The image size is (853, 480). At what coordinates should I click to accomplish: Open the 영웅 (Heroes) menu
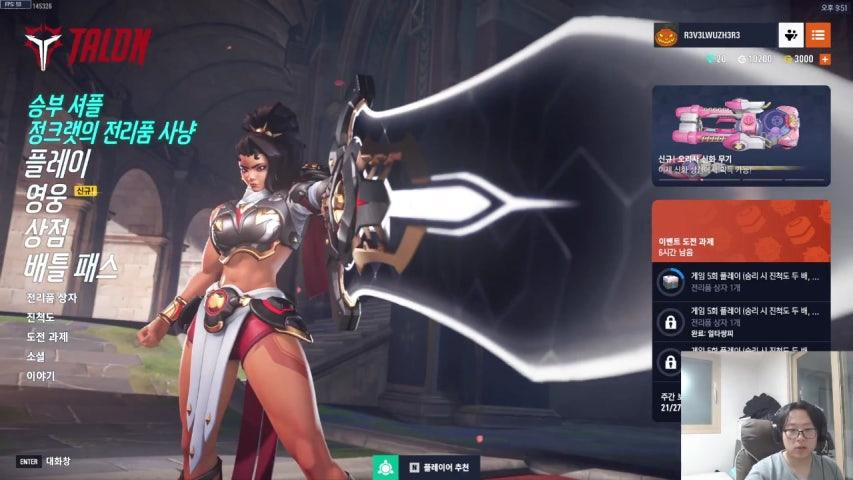pos(46,198)
